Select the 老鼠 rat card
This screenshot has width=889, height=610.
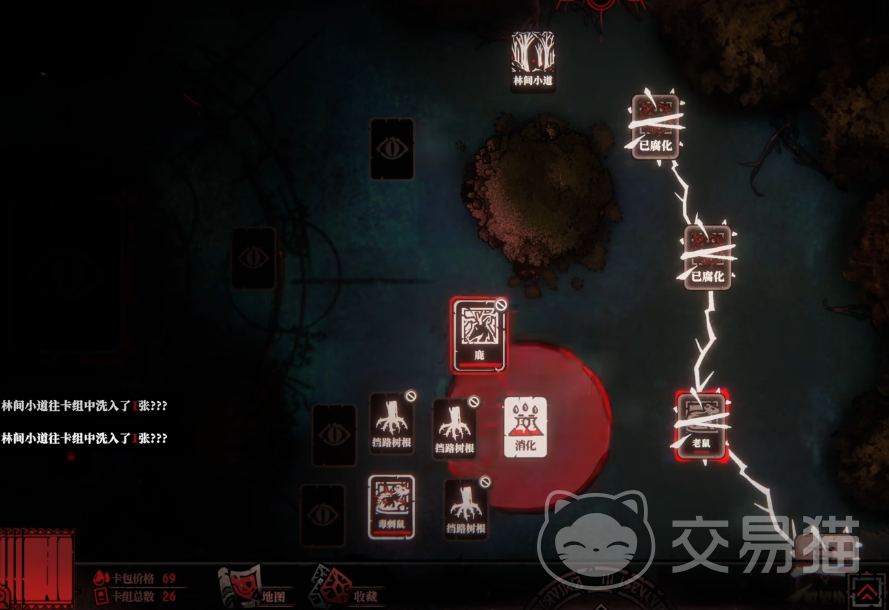click(700, 423)
